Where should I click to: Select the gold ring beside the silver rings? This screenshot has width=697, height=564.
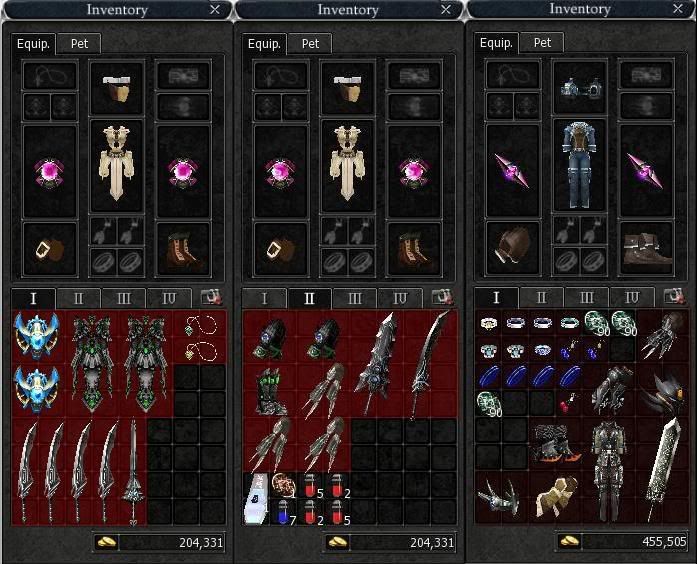pos(488,324)
